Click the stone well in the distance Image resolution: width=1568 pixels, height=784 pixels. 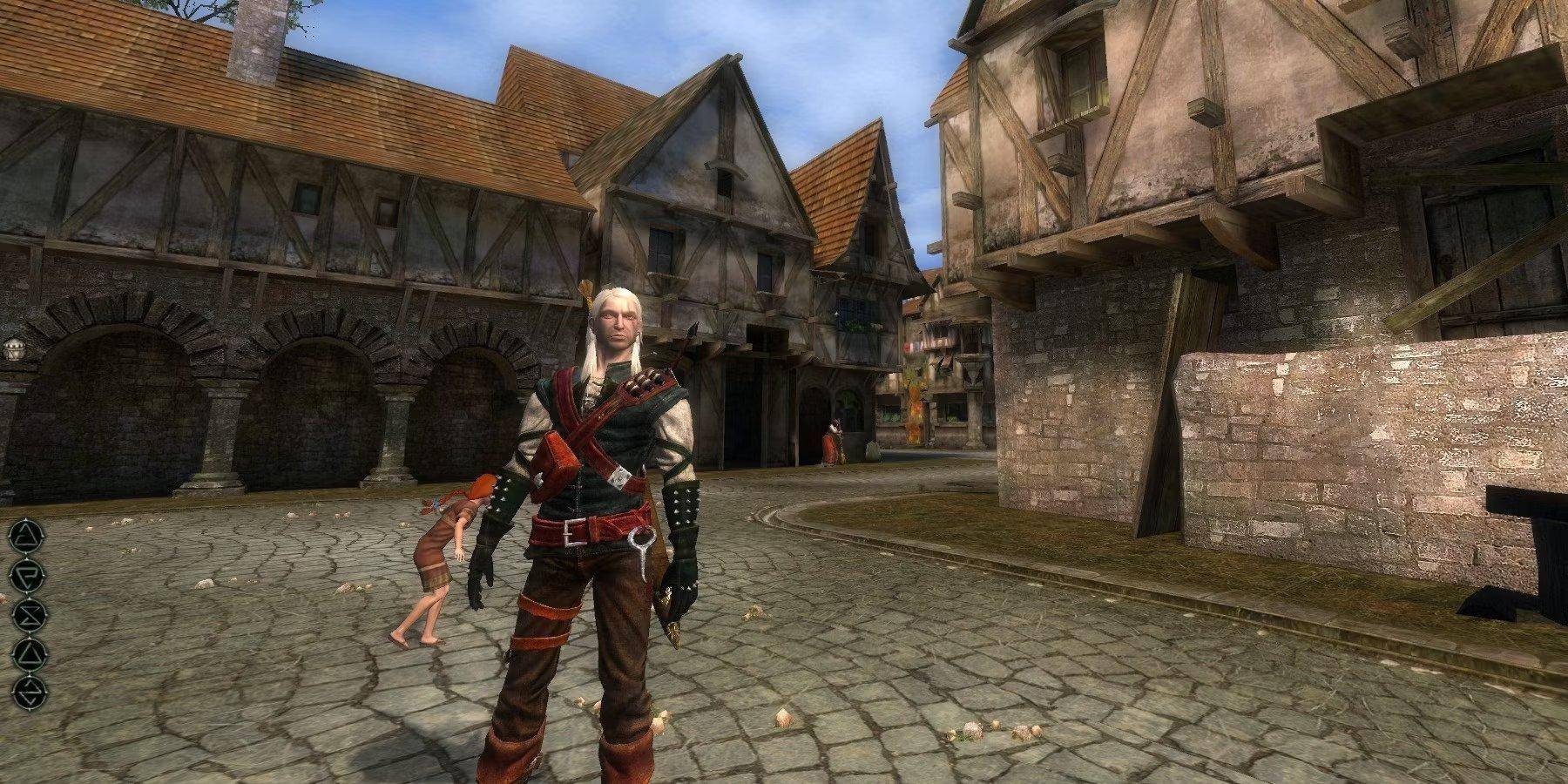[871, 449]
